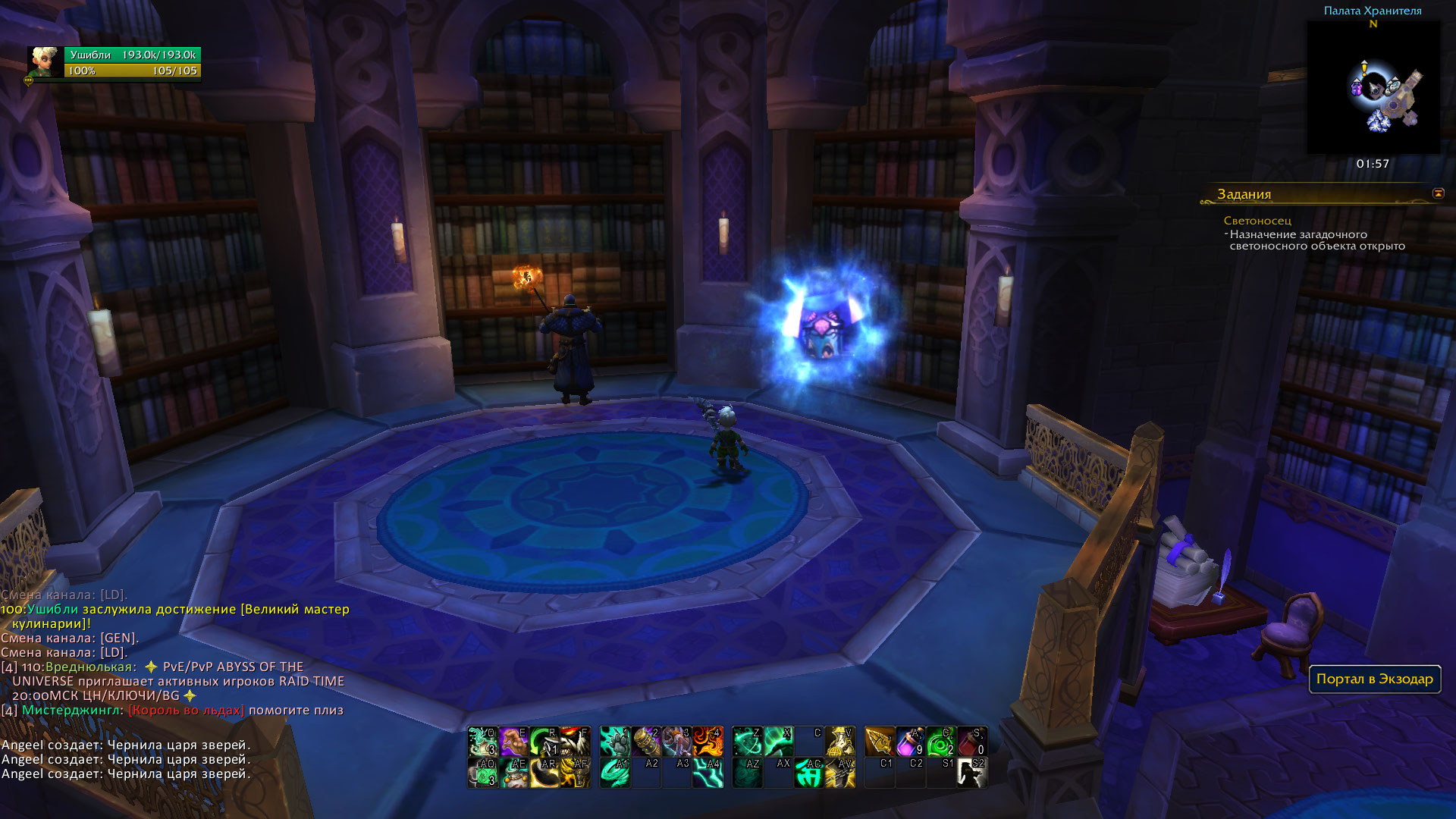Activate the green roll ability on R
1456x819 pixels.
tap(544, 741)
